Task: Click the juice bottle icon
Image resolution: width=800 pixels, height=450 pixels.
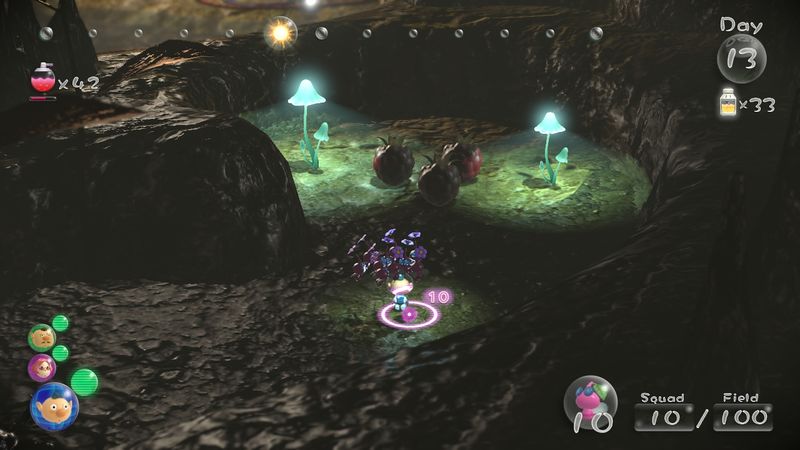Action: 728,103
